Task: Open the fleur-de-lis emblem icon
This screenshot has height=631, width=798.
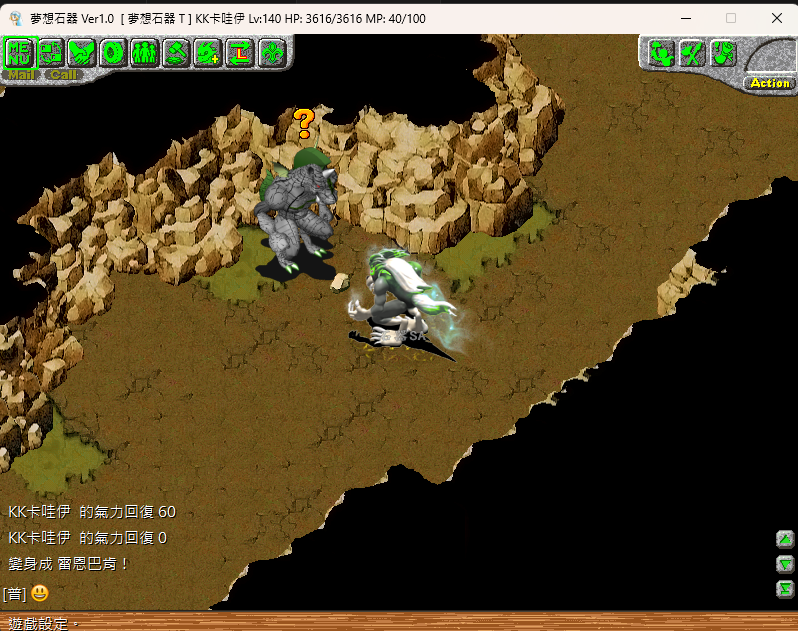Action: 270,52
